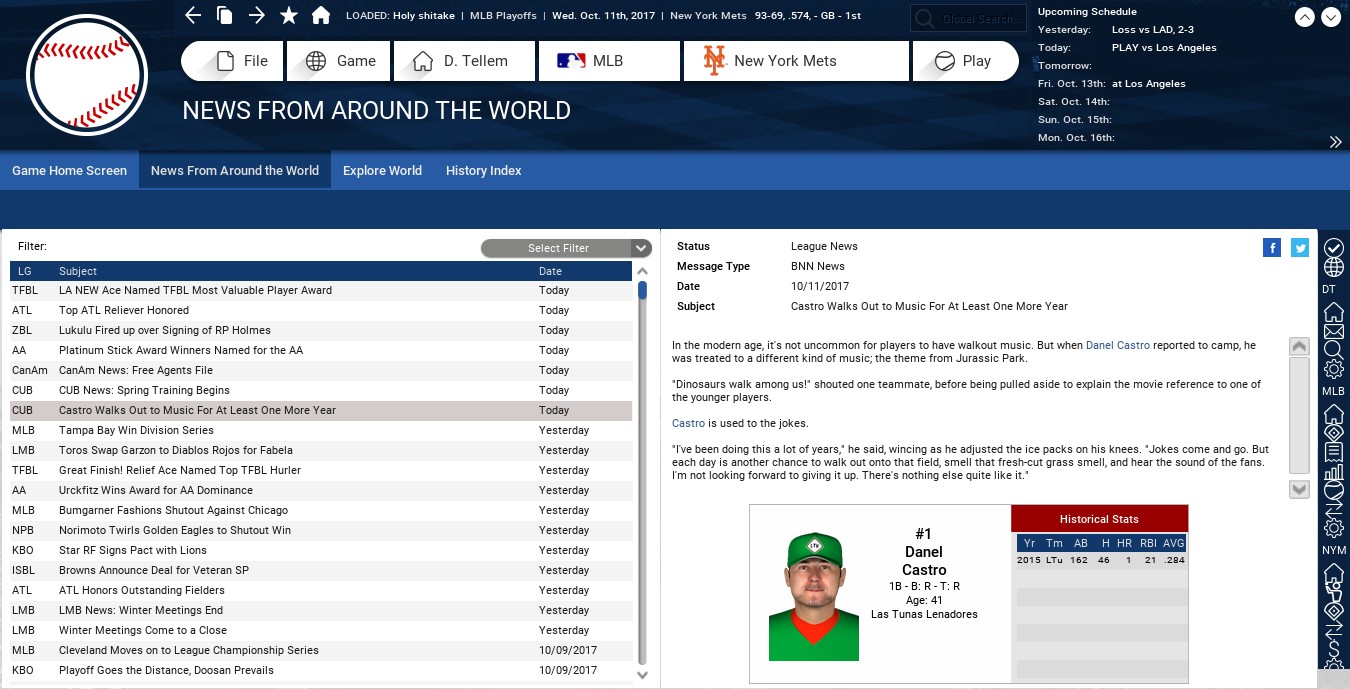
Task: Open the D. Tellem manager menu
Action: [465, 61]
